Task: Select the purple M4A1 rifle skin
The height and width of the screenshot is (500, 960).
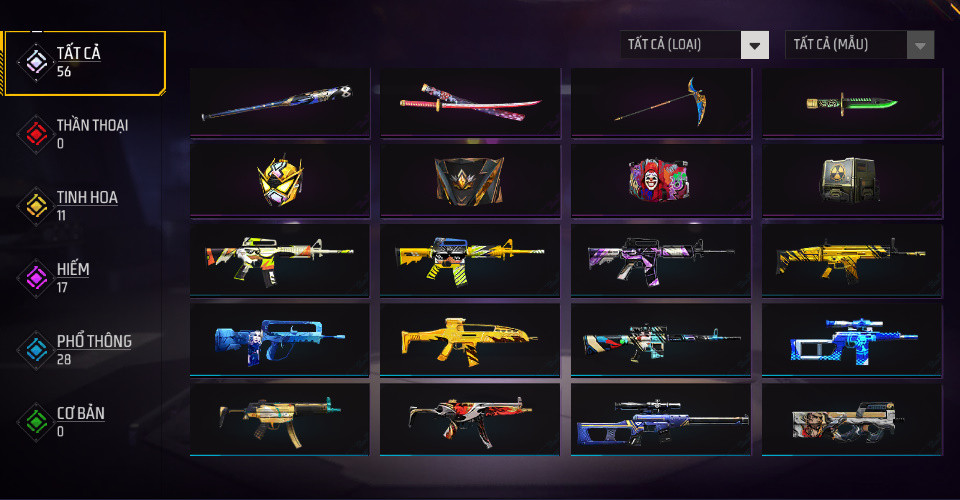Action: (661, 260)
